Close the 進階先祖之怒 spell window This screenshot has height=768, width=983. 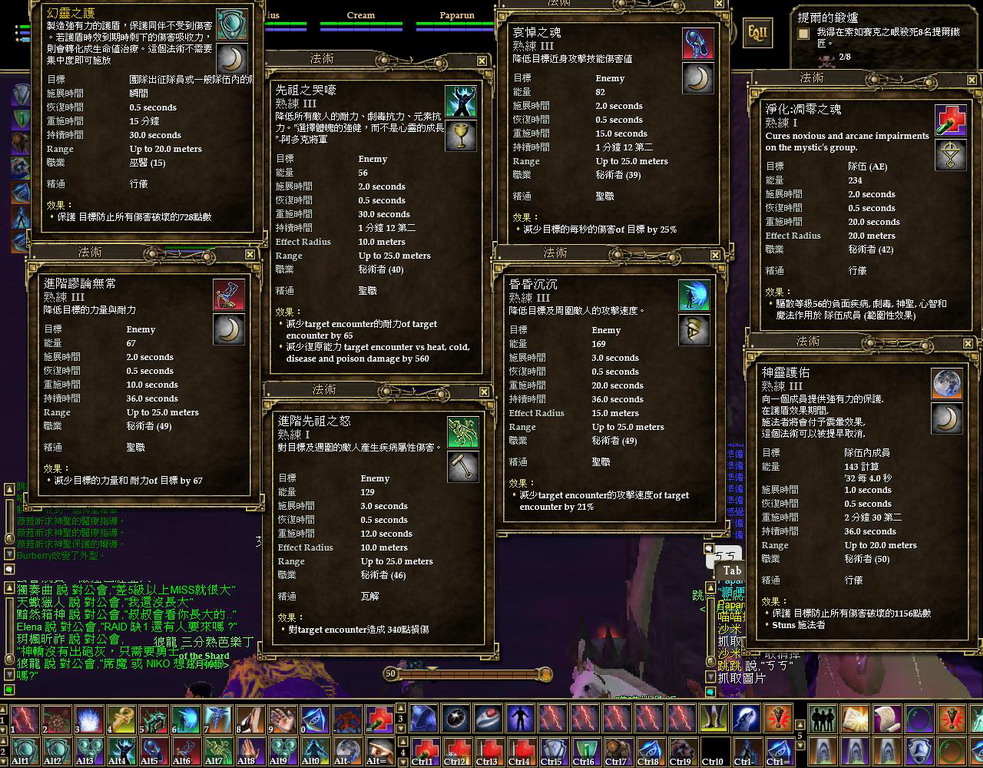[x=483, y=390]
